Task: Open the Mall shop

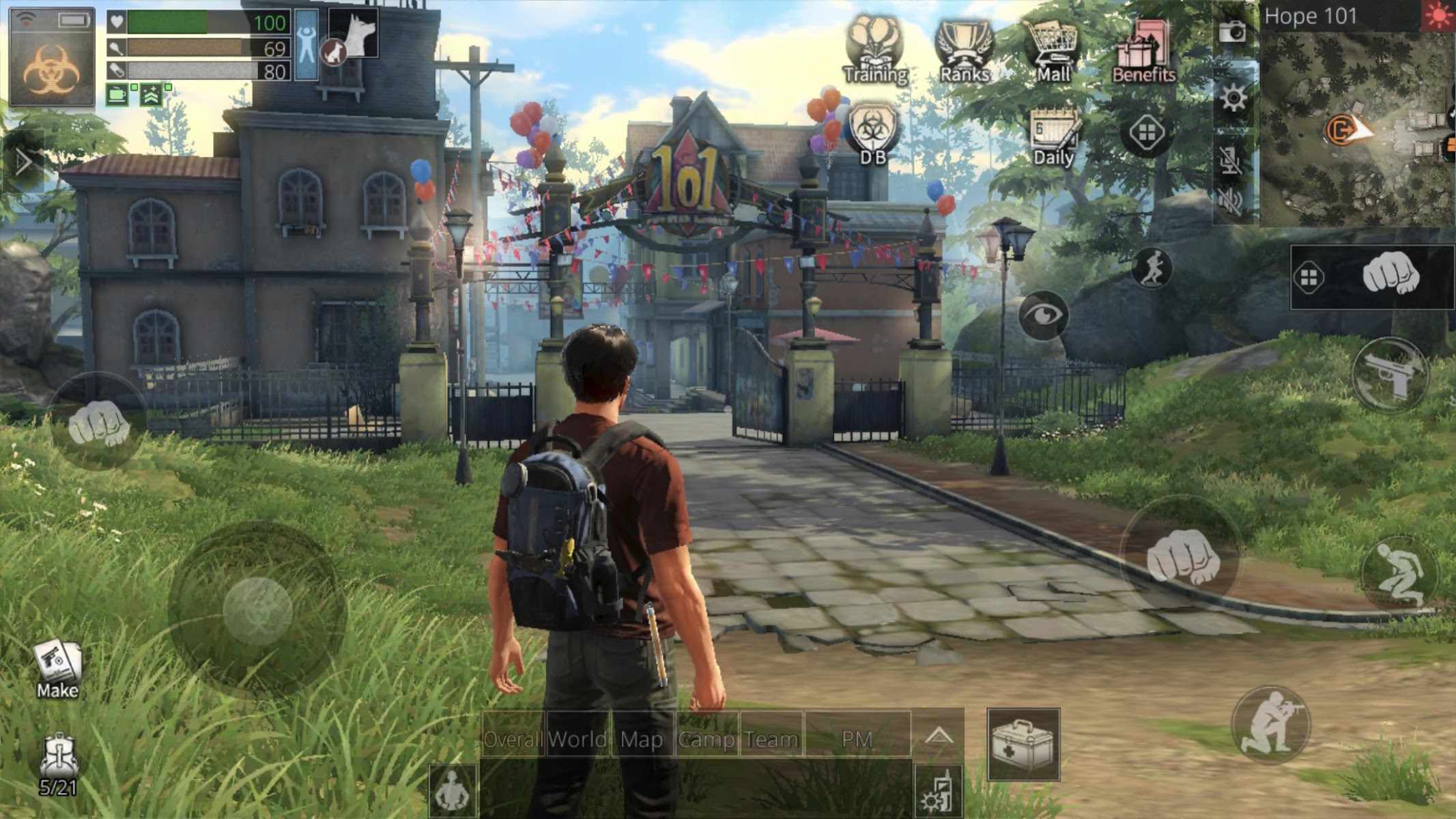Action: 1053,51
